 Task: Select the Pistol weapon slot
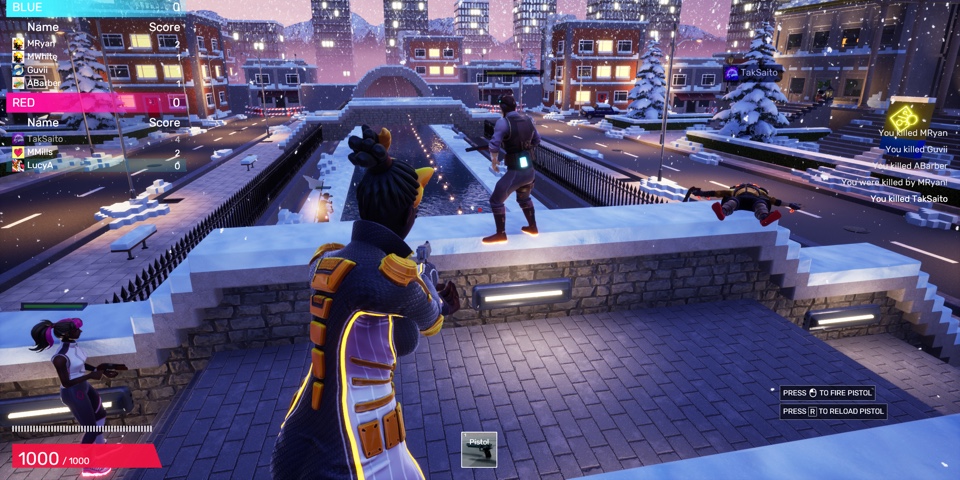pos(479,449)
